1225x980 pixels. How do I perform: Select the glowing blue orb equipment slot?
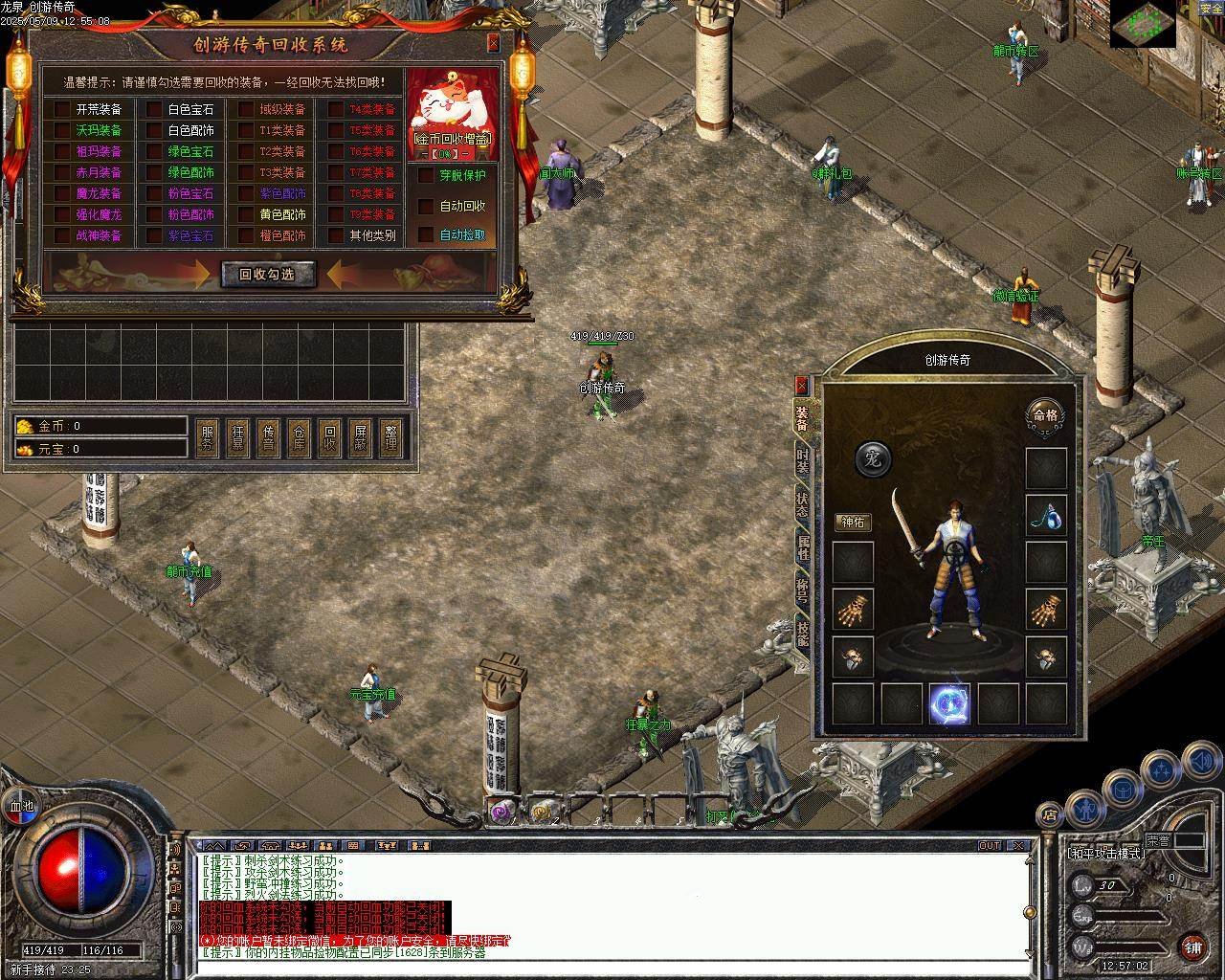point(949,704)
